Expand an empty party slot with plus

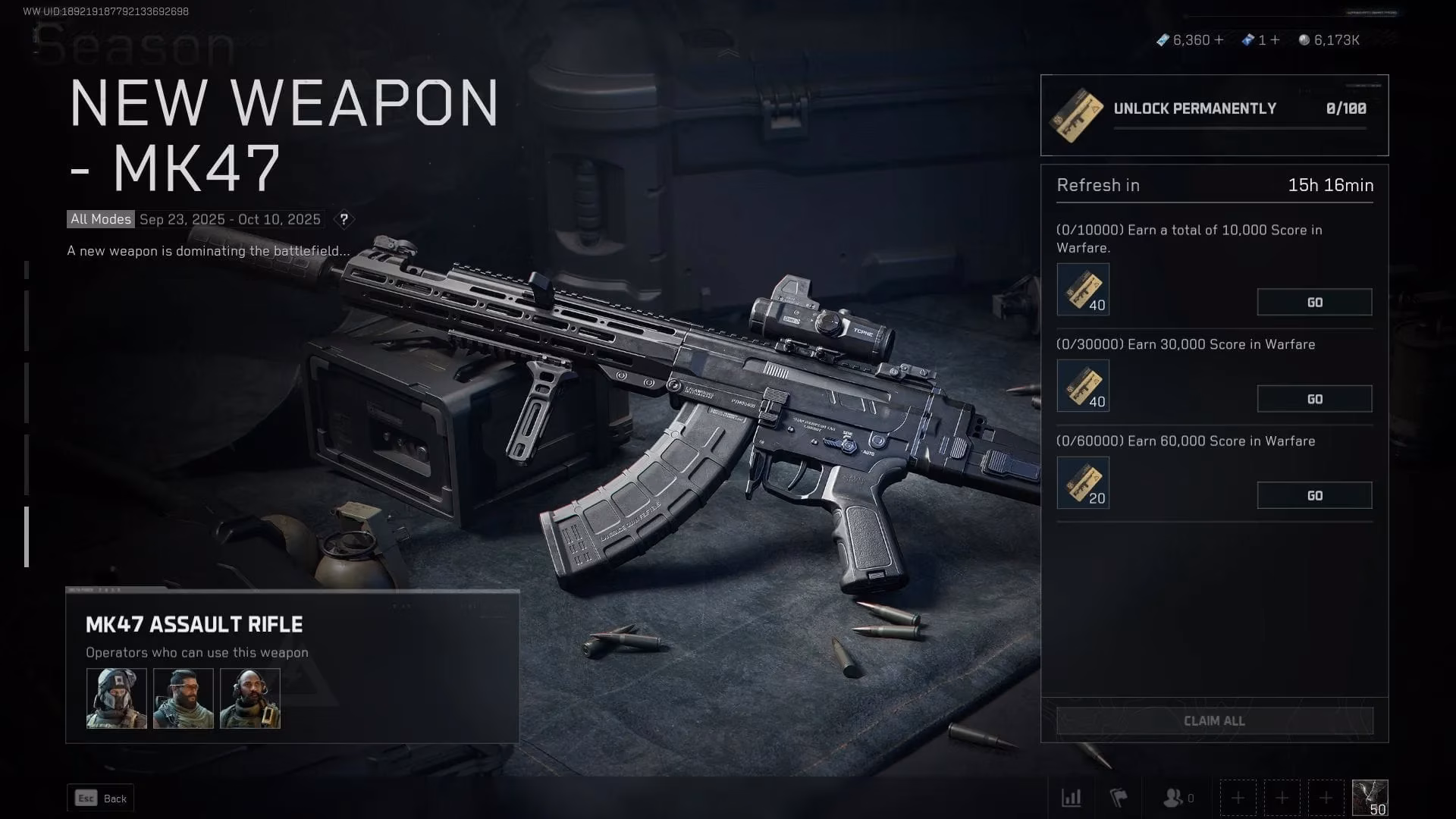pyautogui.click(x=1238, y=798)
